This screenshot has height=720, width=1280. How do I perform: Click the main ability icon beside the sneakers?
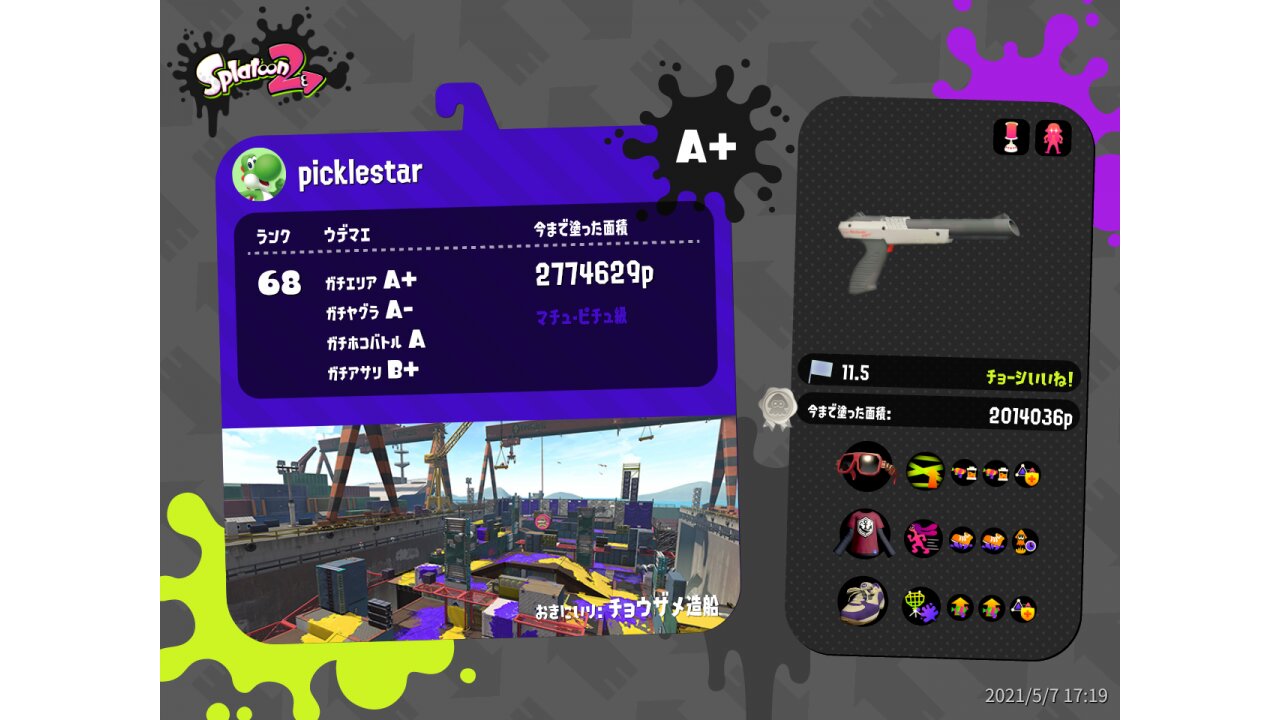(920, 606)
